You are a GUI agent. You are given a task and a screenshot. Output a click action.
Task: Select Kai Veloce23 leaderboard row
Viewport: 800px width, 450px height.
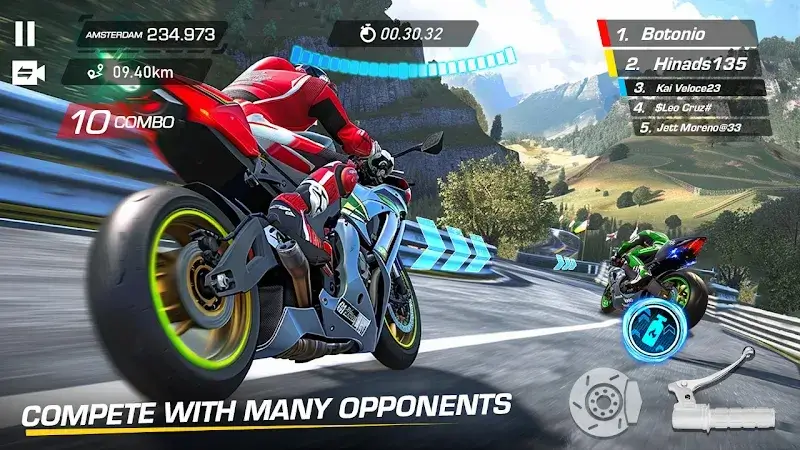[698, 88]
